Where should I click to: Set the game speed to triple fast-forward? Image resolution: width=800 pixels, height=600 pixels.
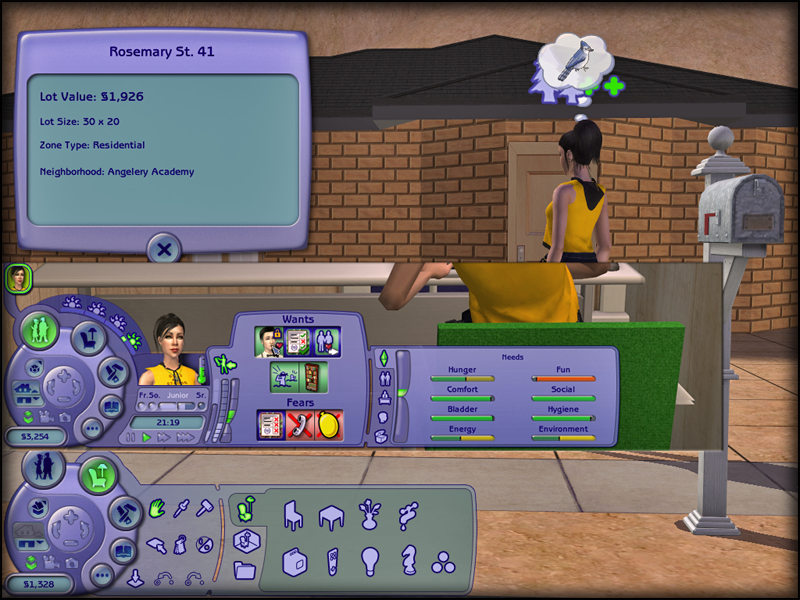pos(186,438)
